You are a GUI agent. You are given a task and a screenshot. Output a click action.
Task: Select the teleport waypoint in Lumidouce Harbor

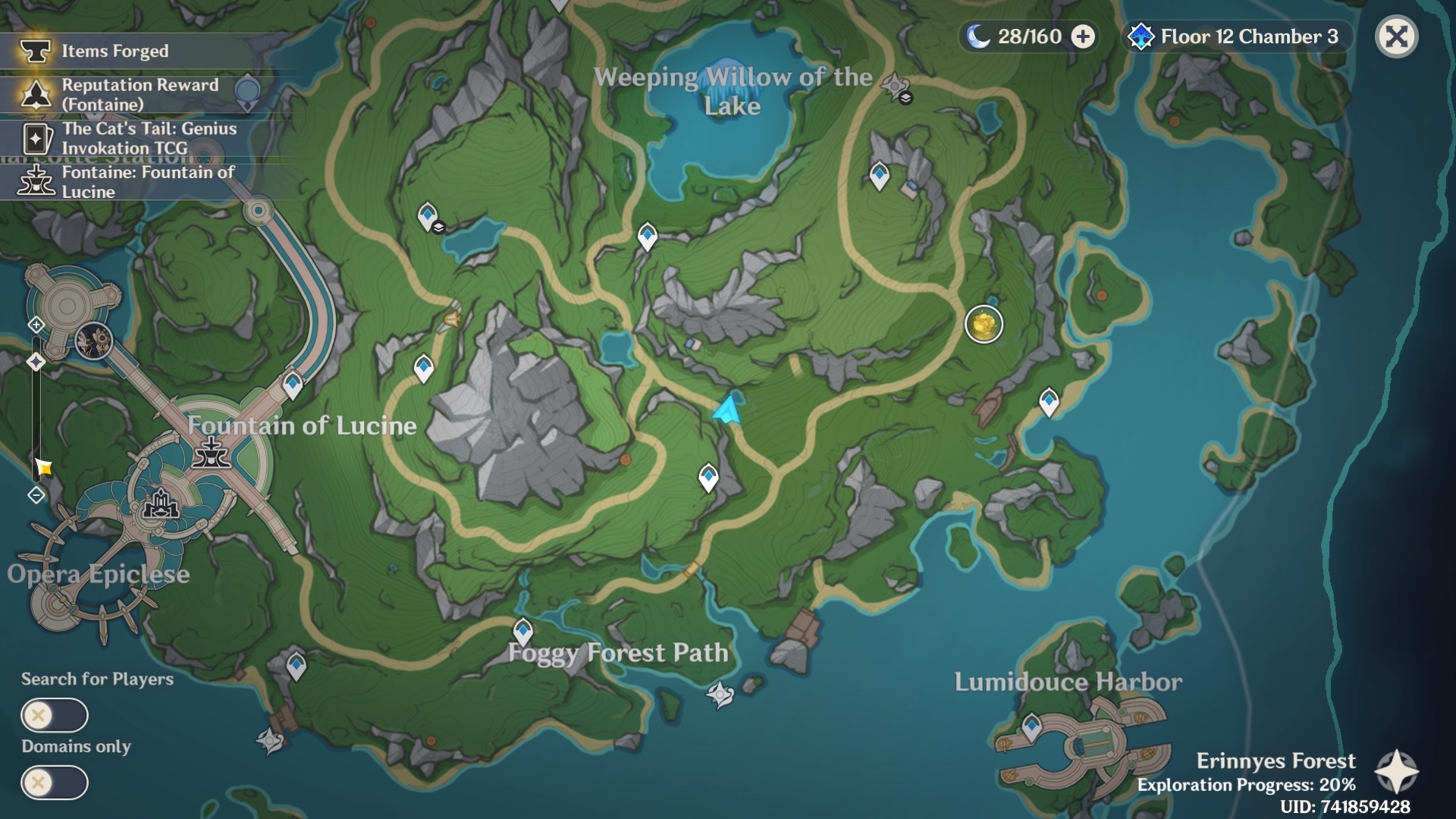point(1031,726)
